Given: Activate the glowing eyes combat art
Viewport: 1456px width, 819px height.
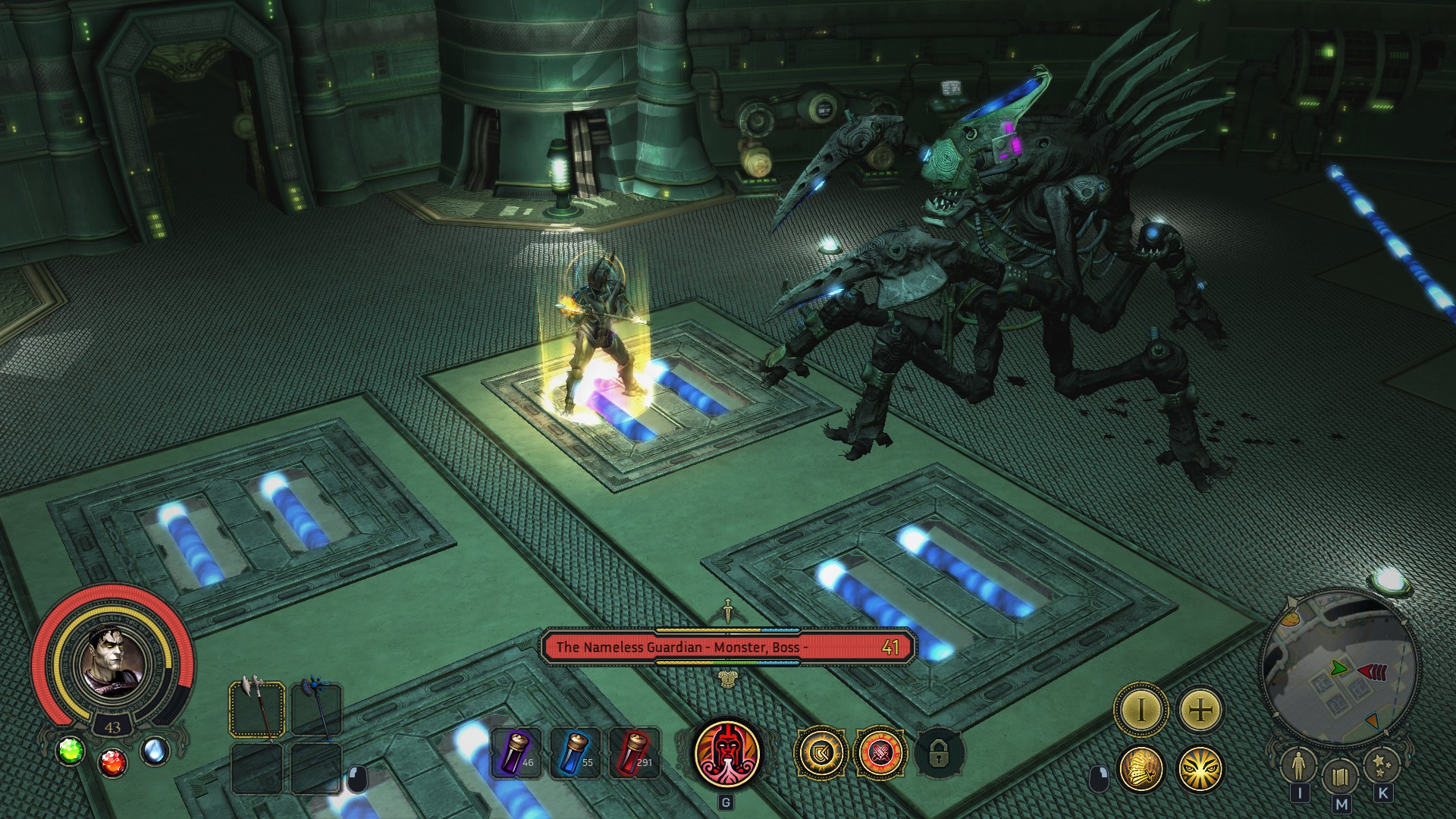Looking at the screenshot, I should 1200,768.
